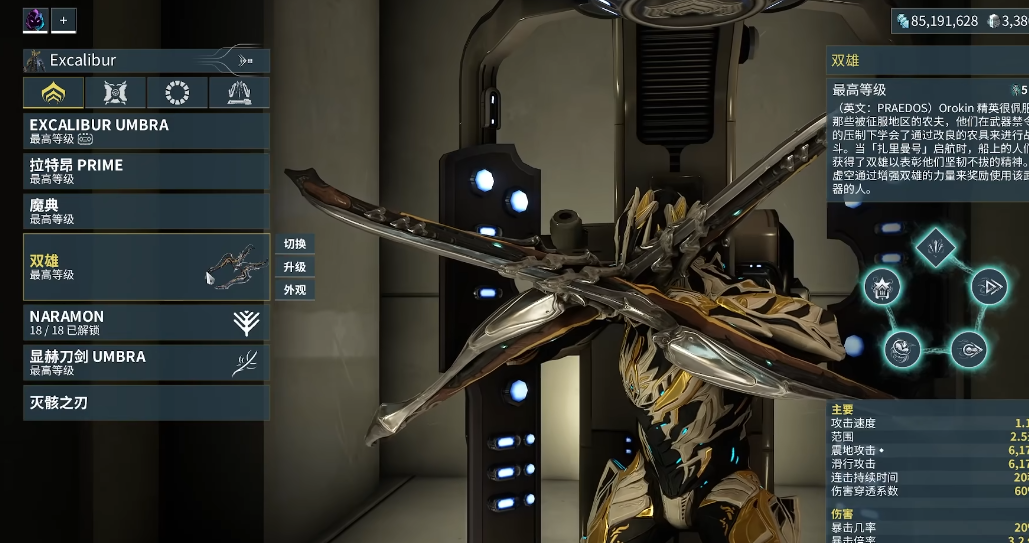Click the 切换 switch button
This screenshot has width=1029, height=543.
coord(295,244)
